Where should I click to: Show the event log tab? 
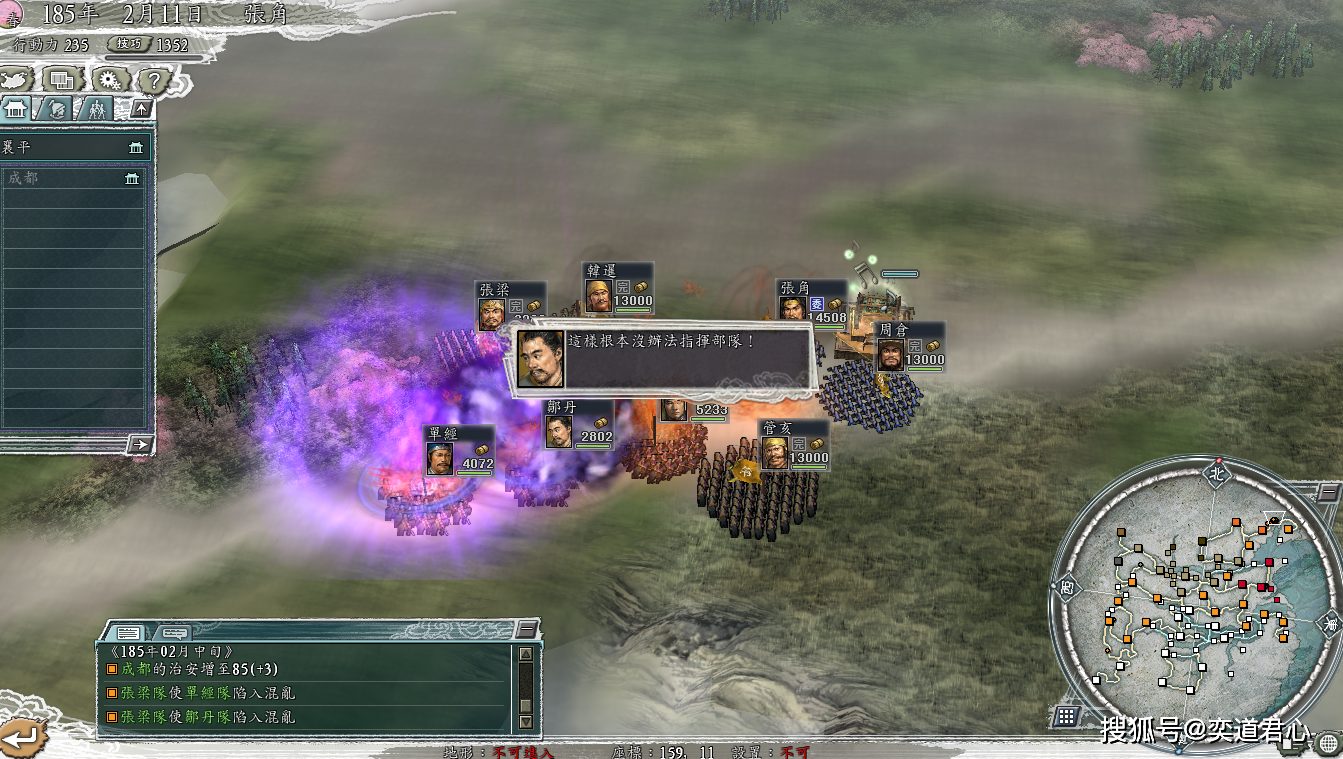coord(128,632)
